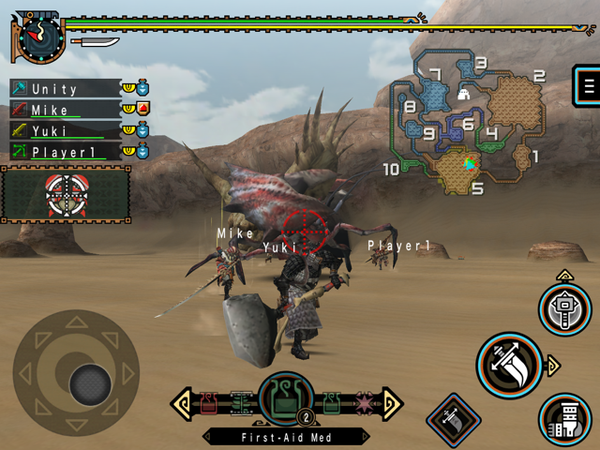Tap the kick action button
The height and width of the screenshot is (450, 600).
(x=565, y=417)
